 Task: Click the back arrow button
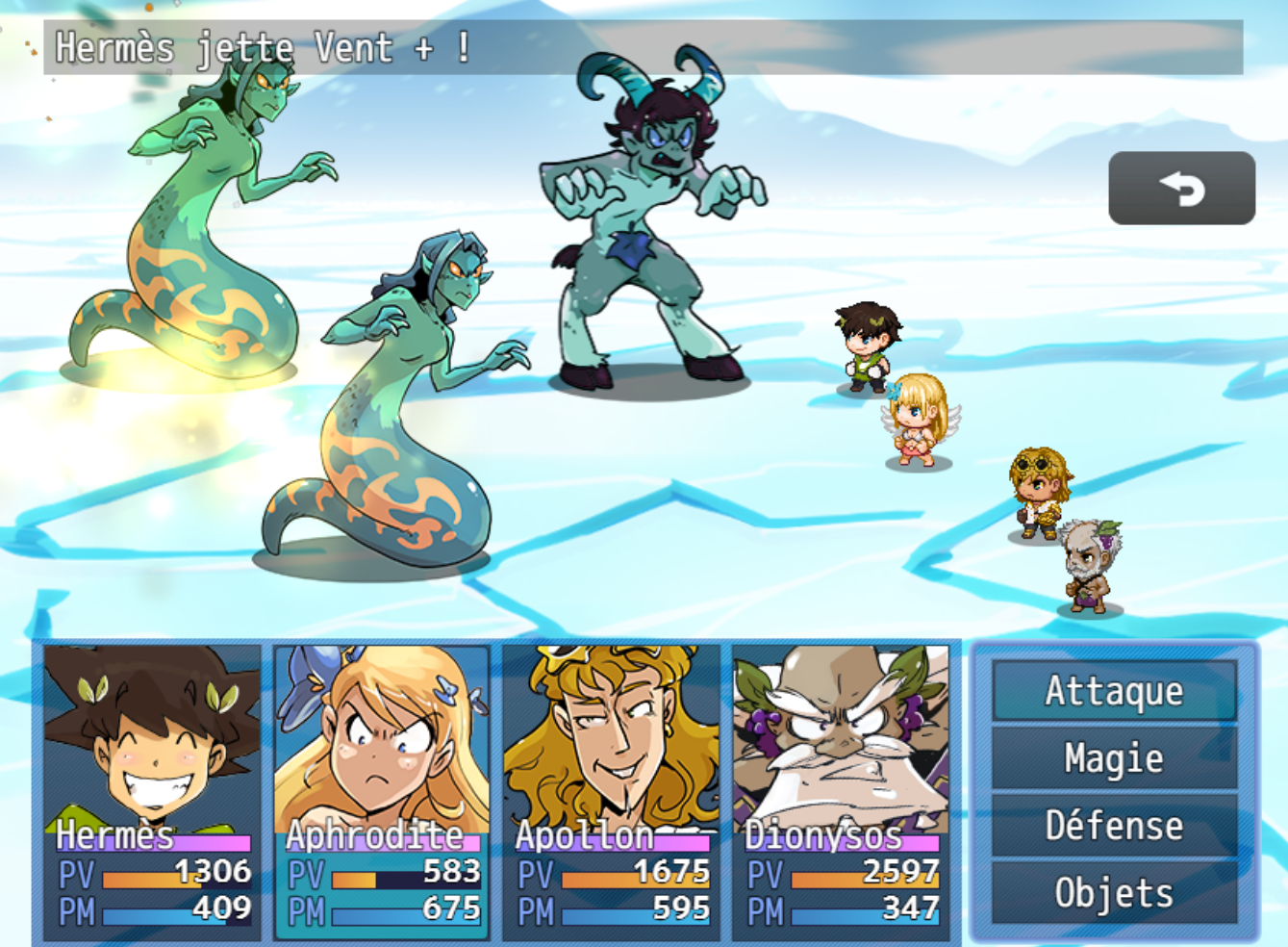click(x=1181, y=189)
